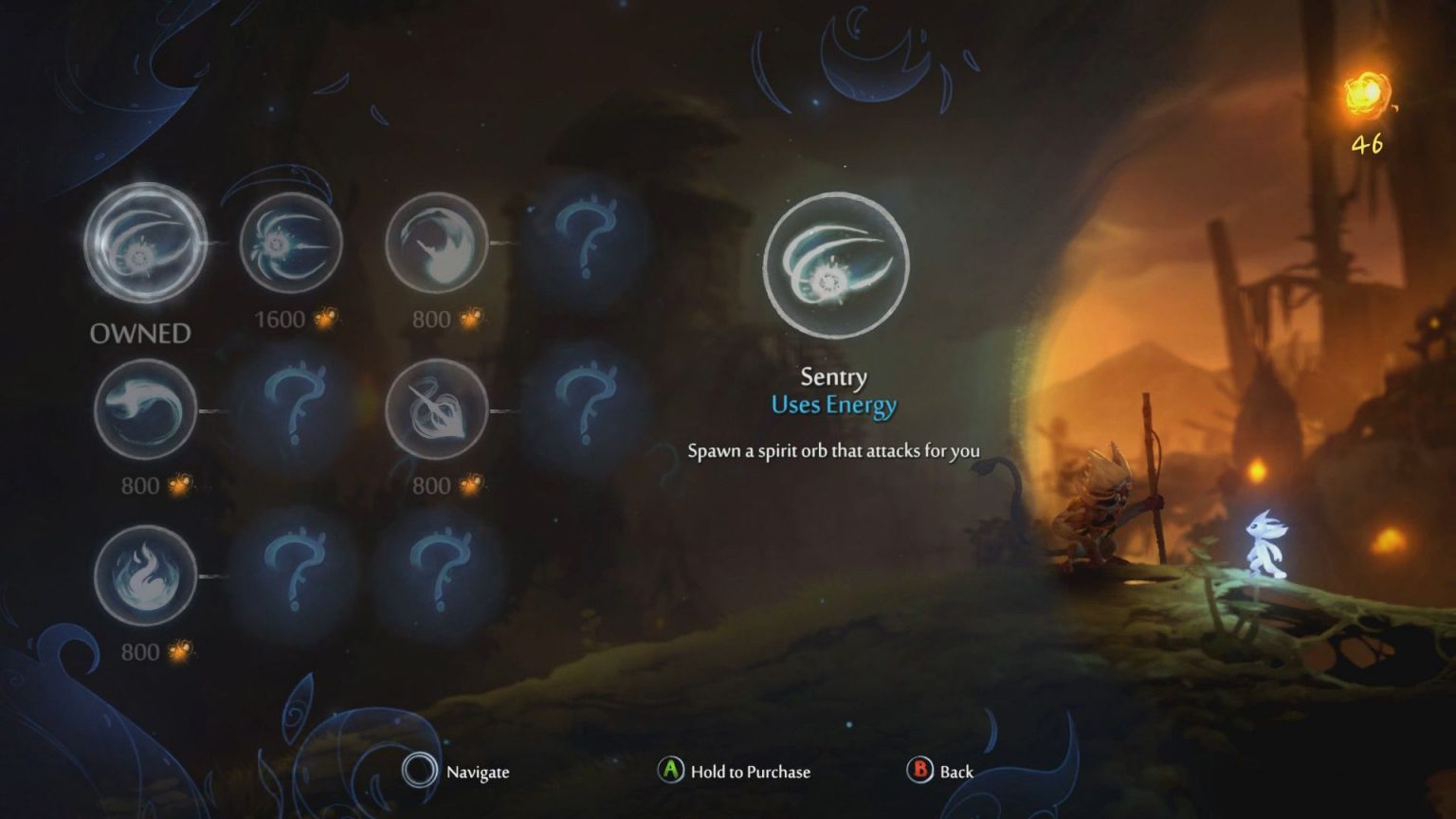Click the Spirit Light orb showing 46

point(1365,92)
